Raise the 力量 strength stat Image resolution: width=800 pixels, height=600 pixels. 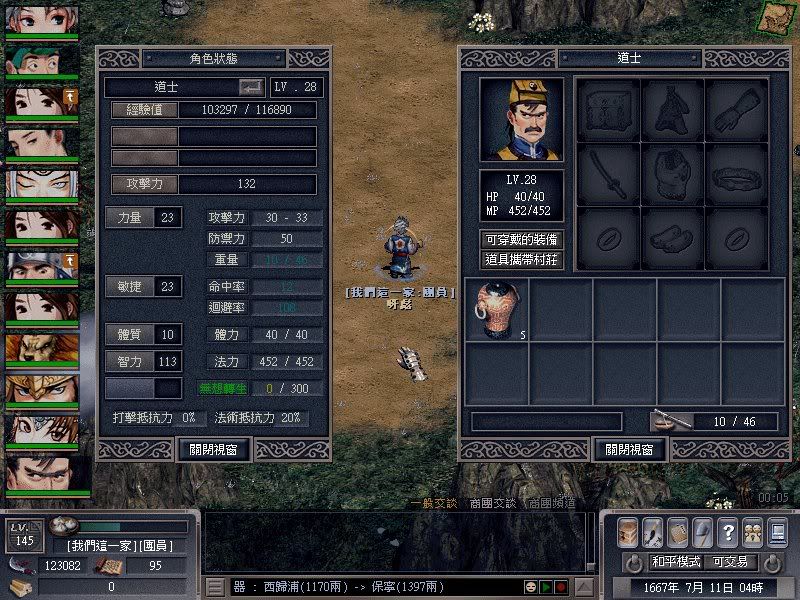pyautogui.click(x=131, y=217)
